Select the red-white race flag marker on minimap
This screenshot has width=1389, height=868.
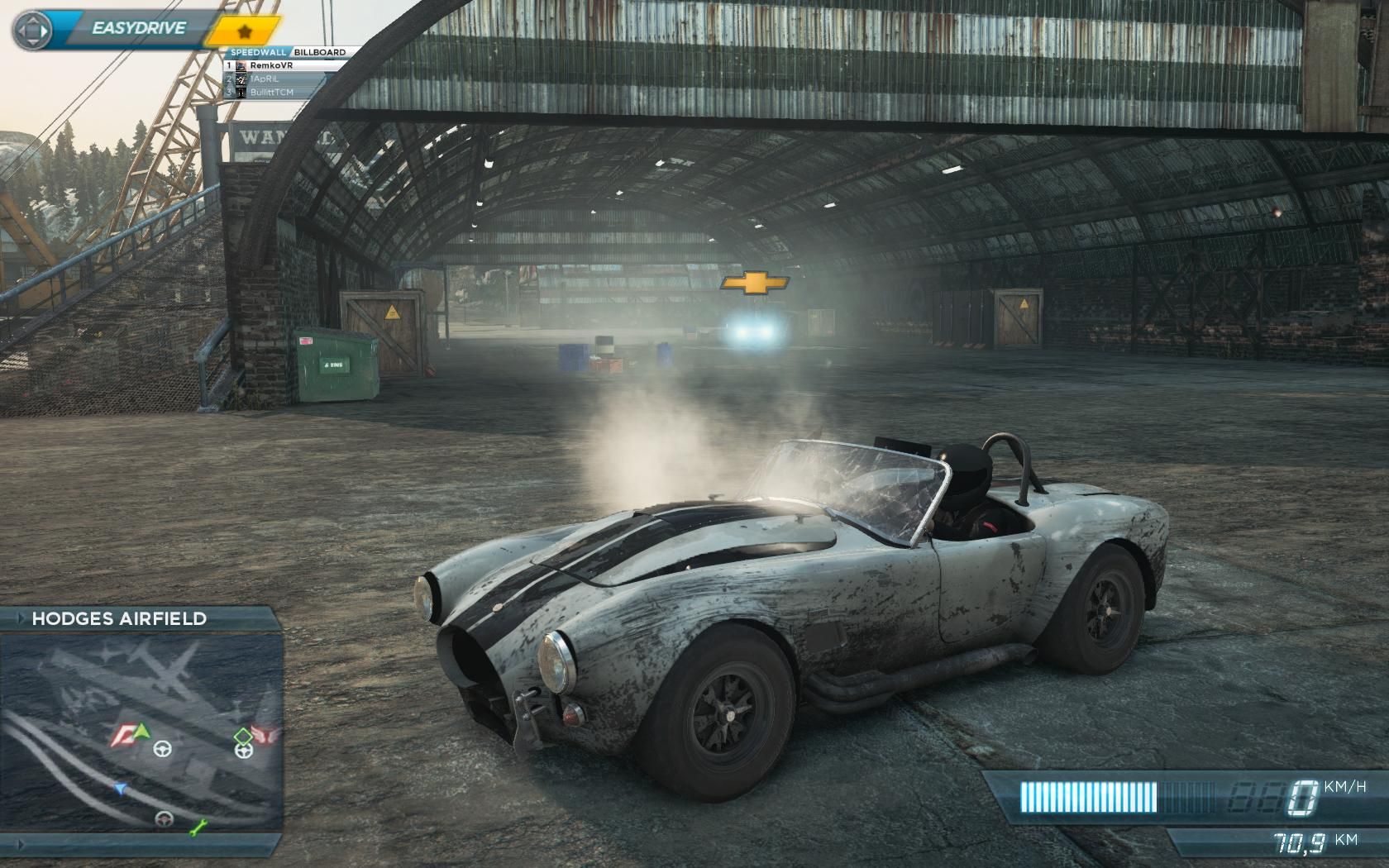[x=122, y=734]
